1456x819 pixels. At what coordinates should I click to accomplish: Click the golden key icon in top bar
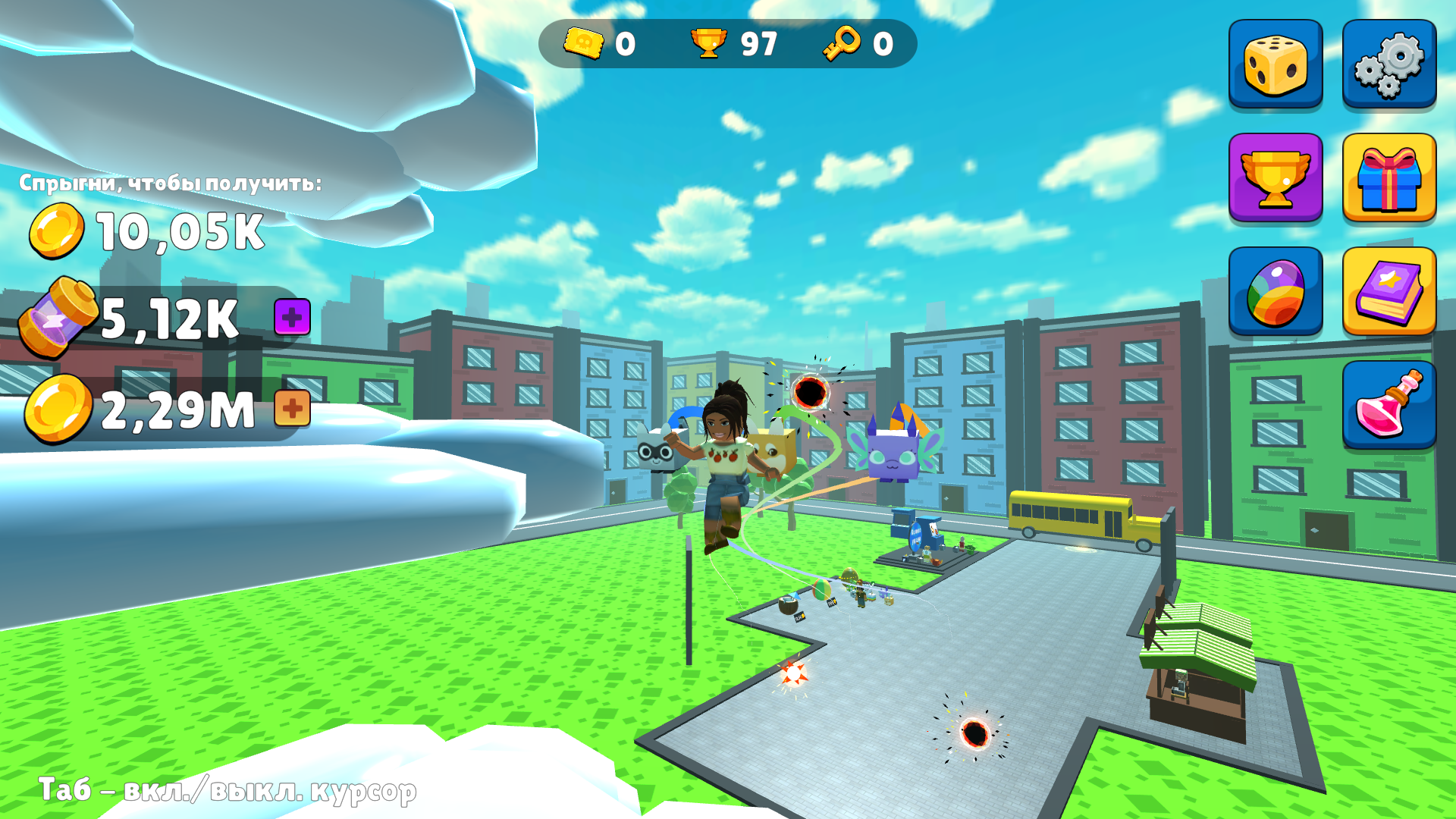click(842, 44)
